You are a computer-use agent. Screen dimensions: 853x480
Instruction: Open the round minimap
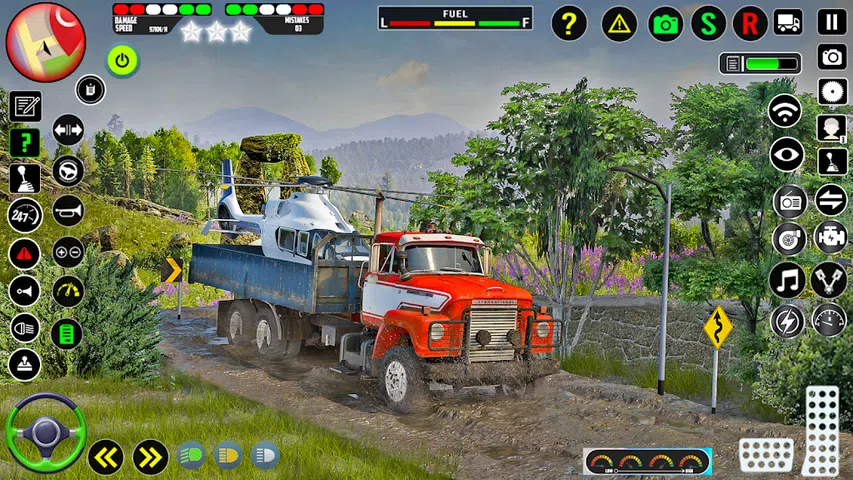[45, 41]
